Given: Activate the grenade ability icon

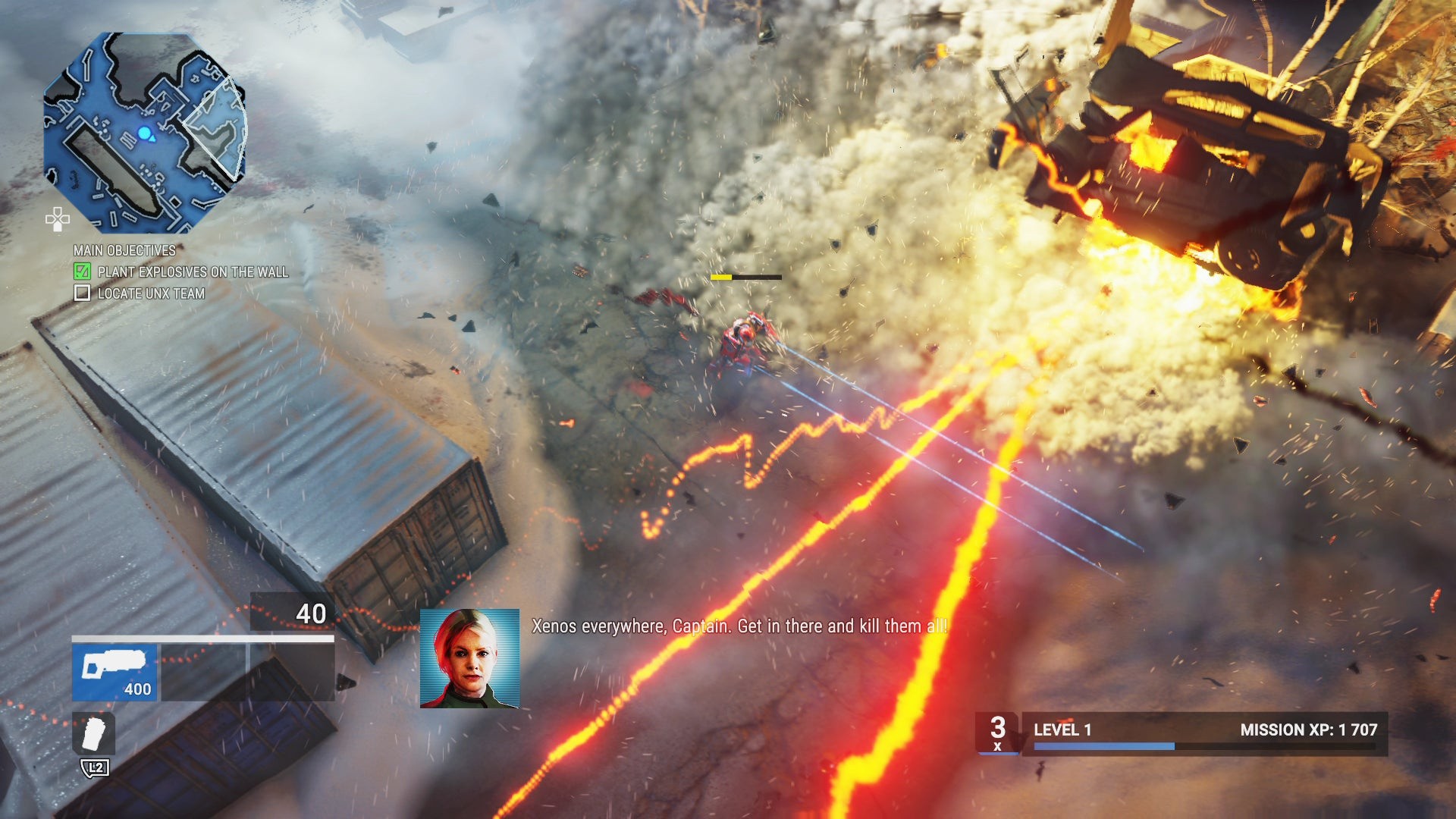Looking at the screenshot, I should (x=94, y=734).
